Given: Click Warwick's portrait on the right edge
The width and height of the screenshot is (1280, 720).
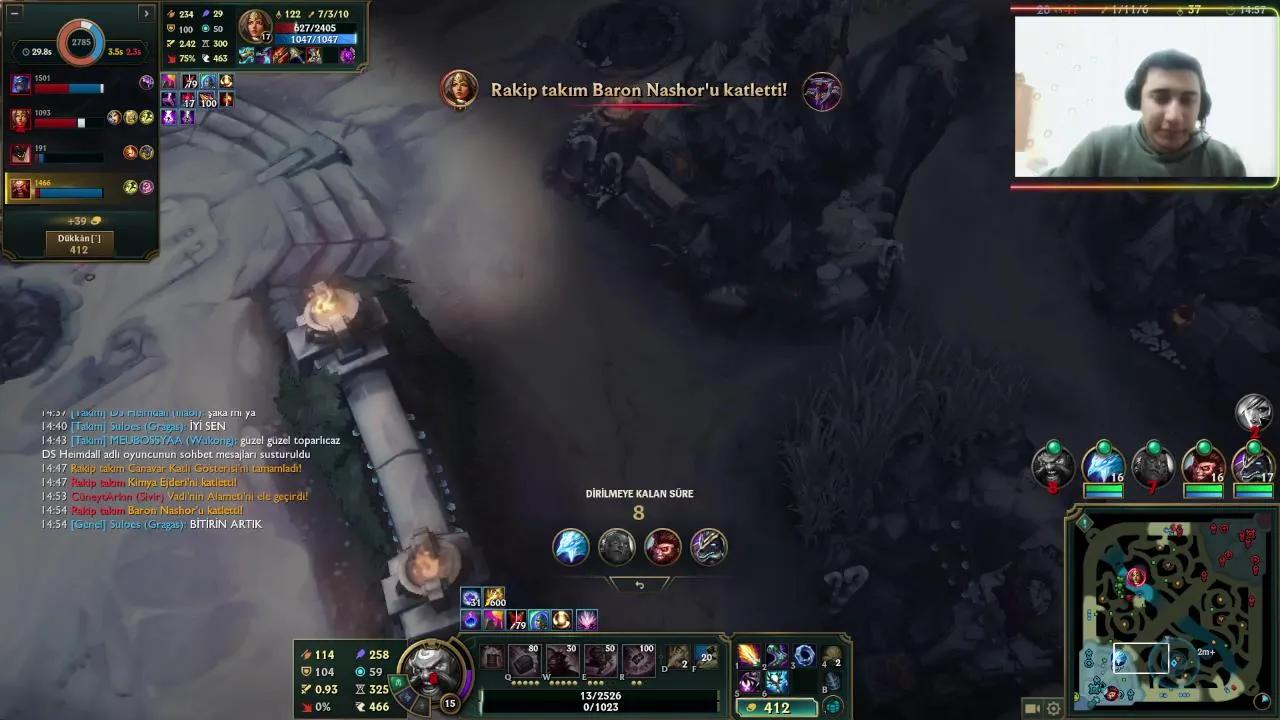Looking at the screenshot, I should pyautogui.click(x=1051, y=465).
